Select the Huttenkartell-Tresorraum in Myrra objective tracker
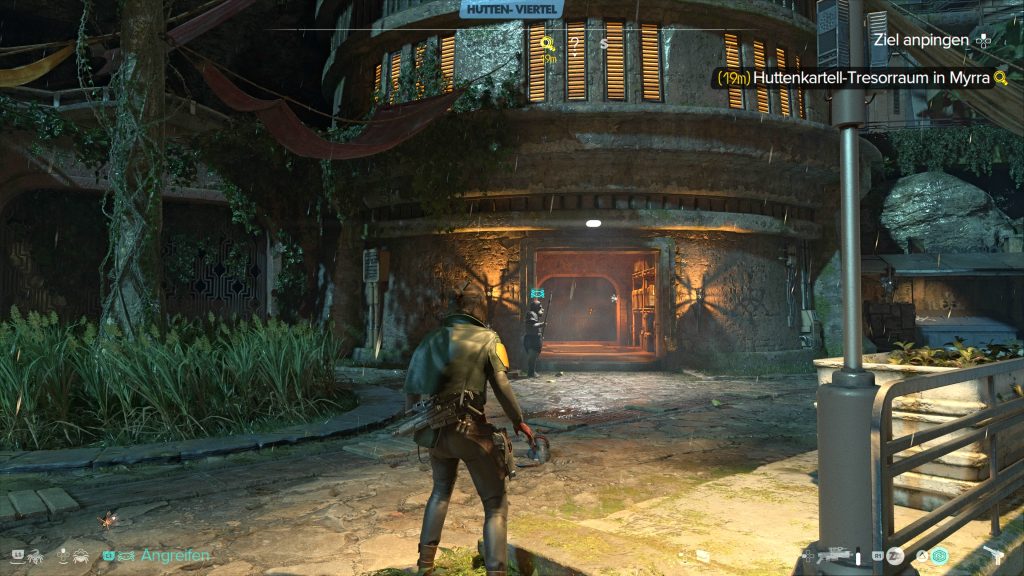Viewport: 1024px width, 576px height. (862, 77)
